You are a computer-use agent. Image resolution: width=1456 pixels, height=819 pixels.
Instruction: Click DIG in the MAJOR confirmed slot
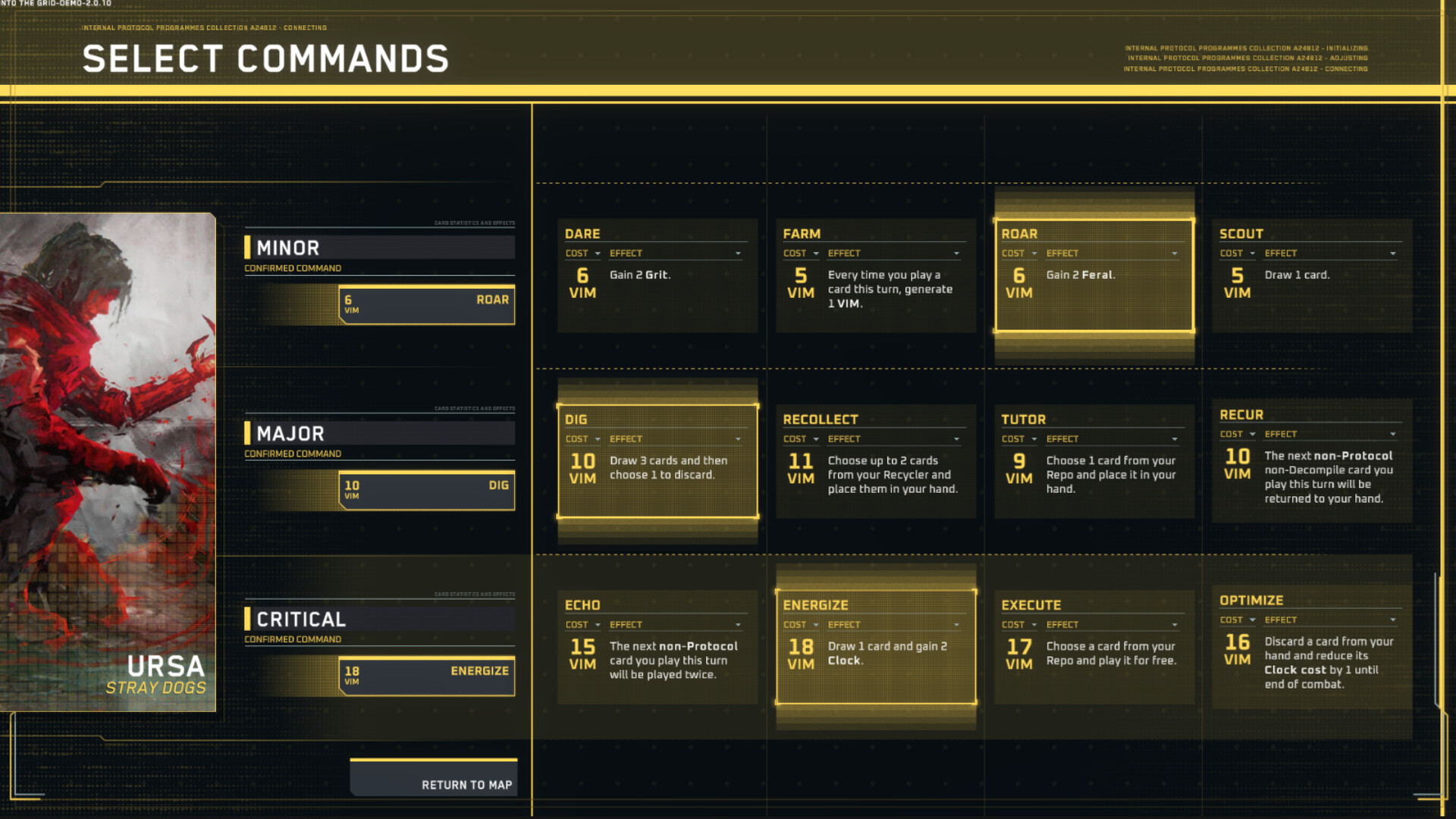click(426, 491)
